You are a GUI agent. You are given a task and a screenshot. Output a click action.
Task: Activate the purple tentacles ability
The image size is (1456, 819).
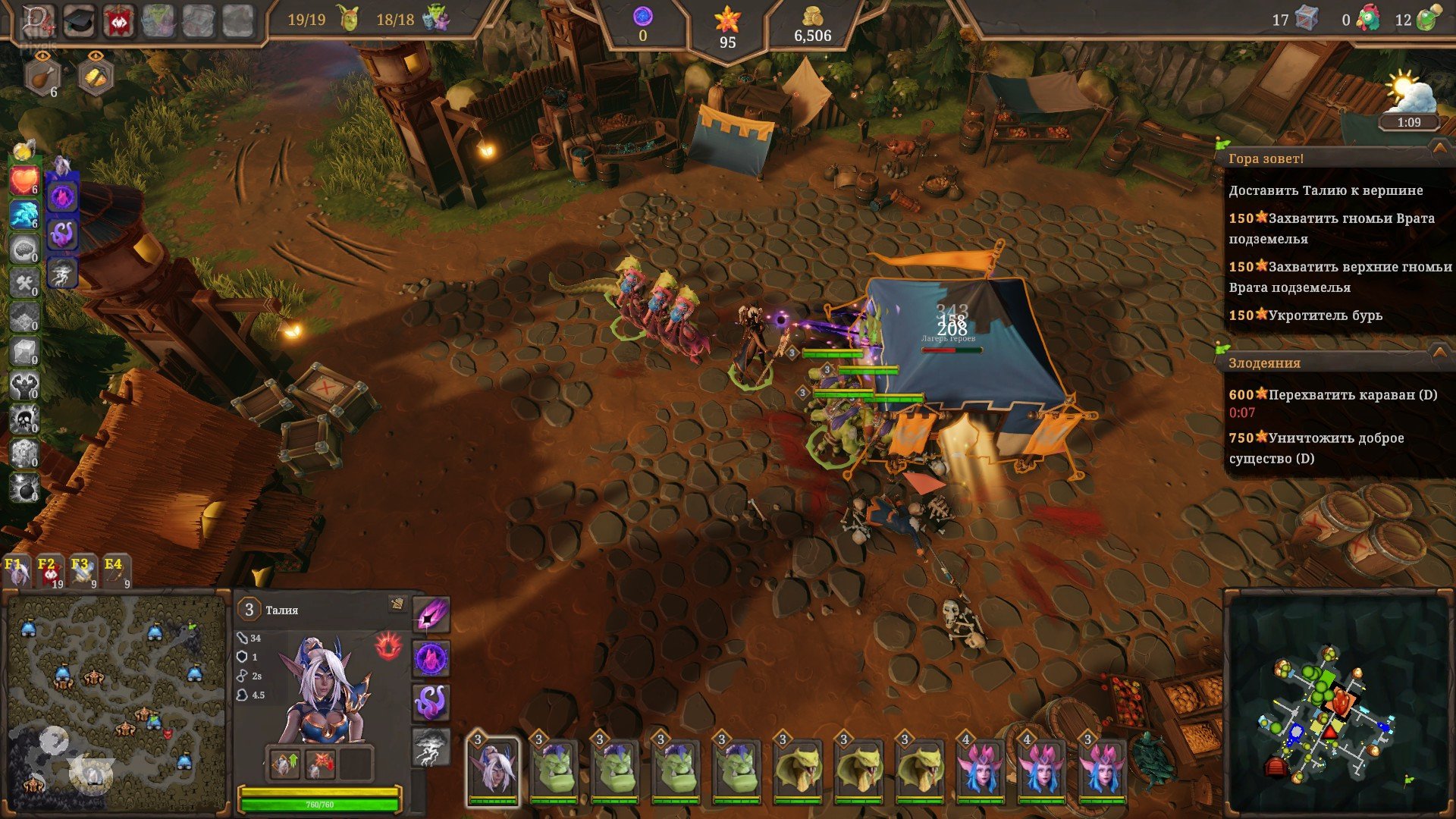pyautogui.click(x=431, y=701)
